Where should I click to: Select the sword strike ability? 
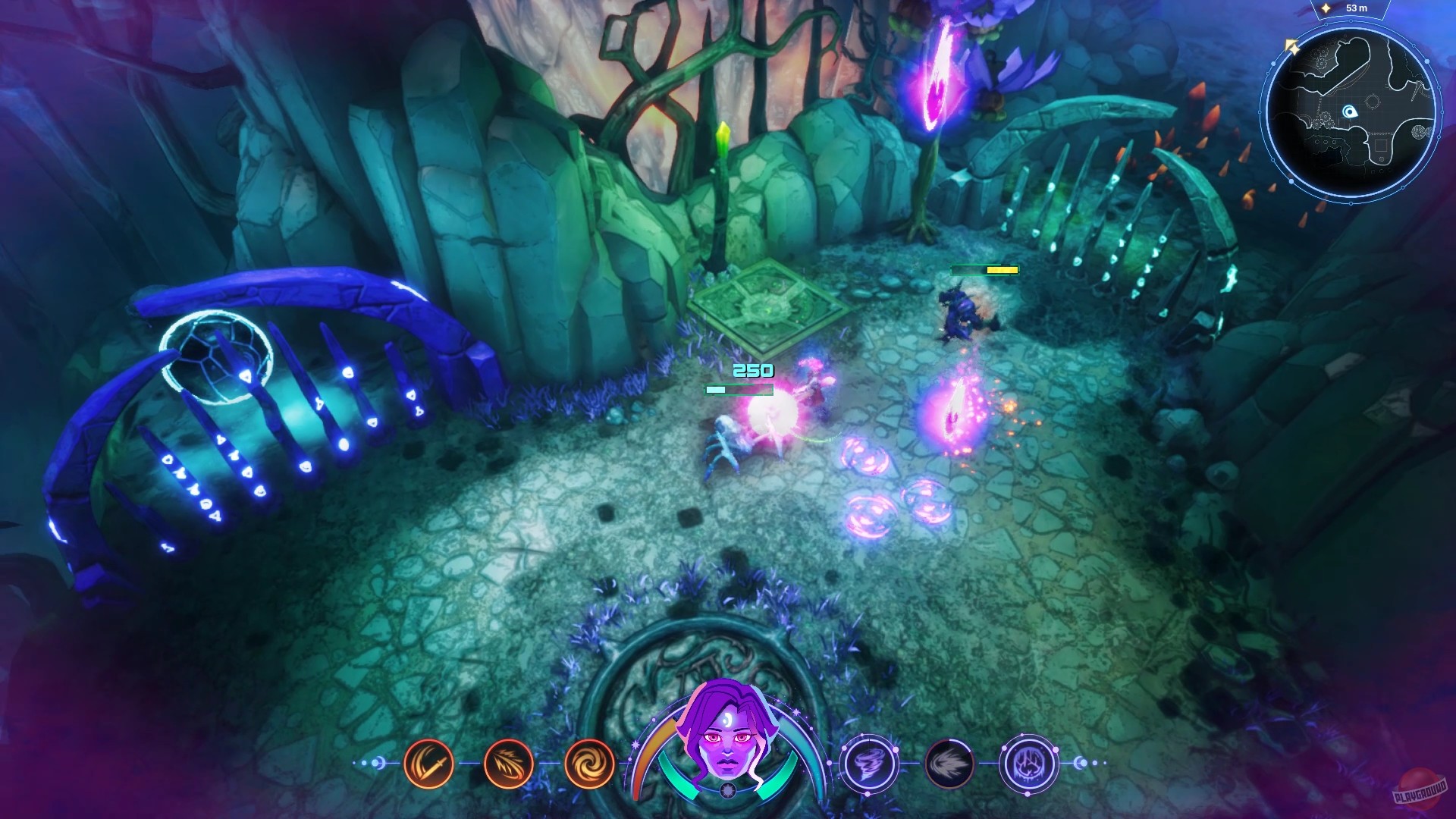pos(428,764)
